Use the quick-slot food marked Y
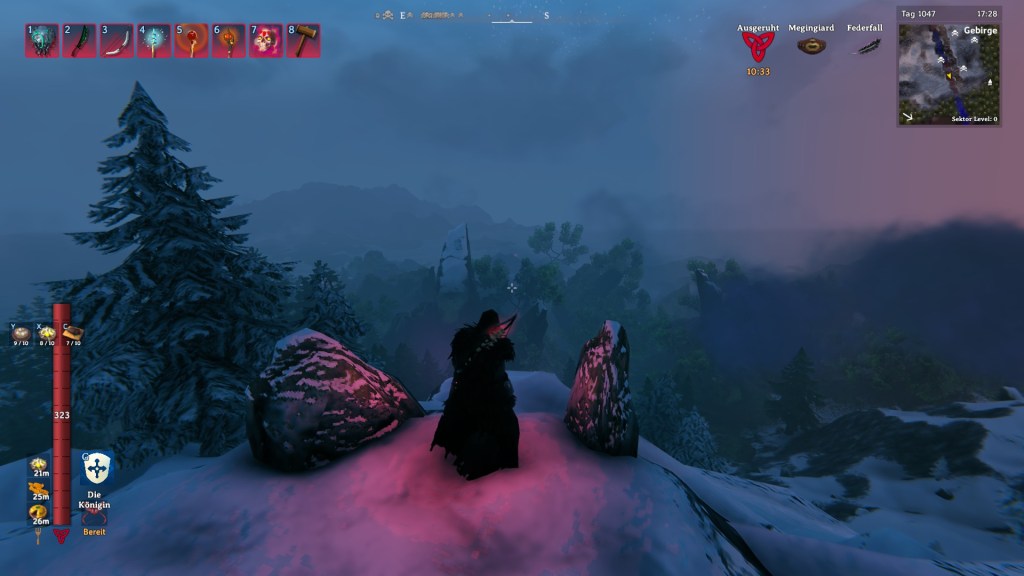Screen dimensions: 1024x576 pos(21,334)
